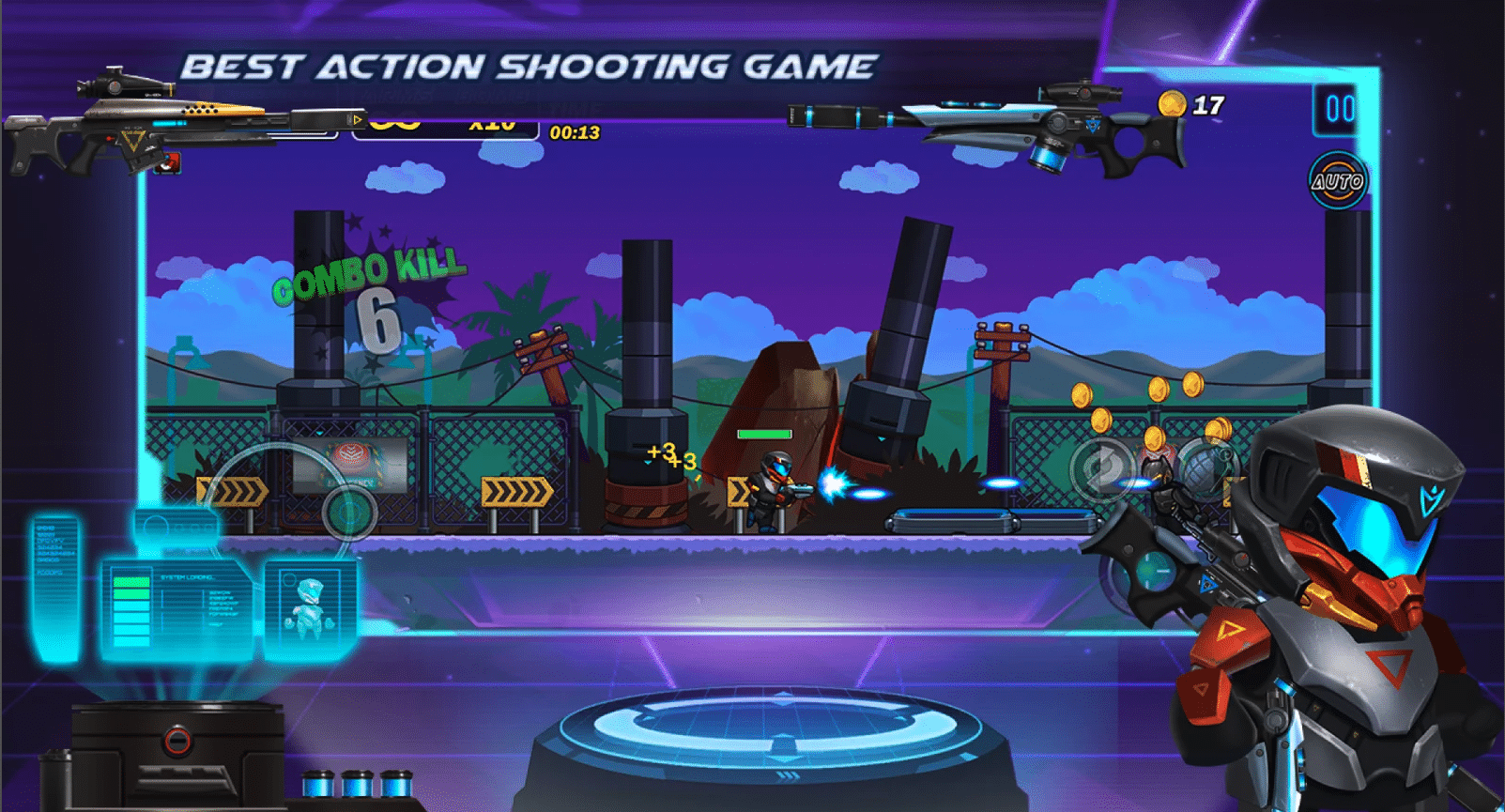Click the soldier's green health bar
Viewport: 1505px width, 812px height.
[x=765, y=434]
